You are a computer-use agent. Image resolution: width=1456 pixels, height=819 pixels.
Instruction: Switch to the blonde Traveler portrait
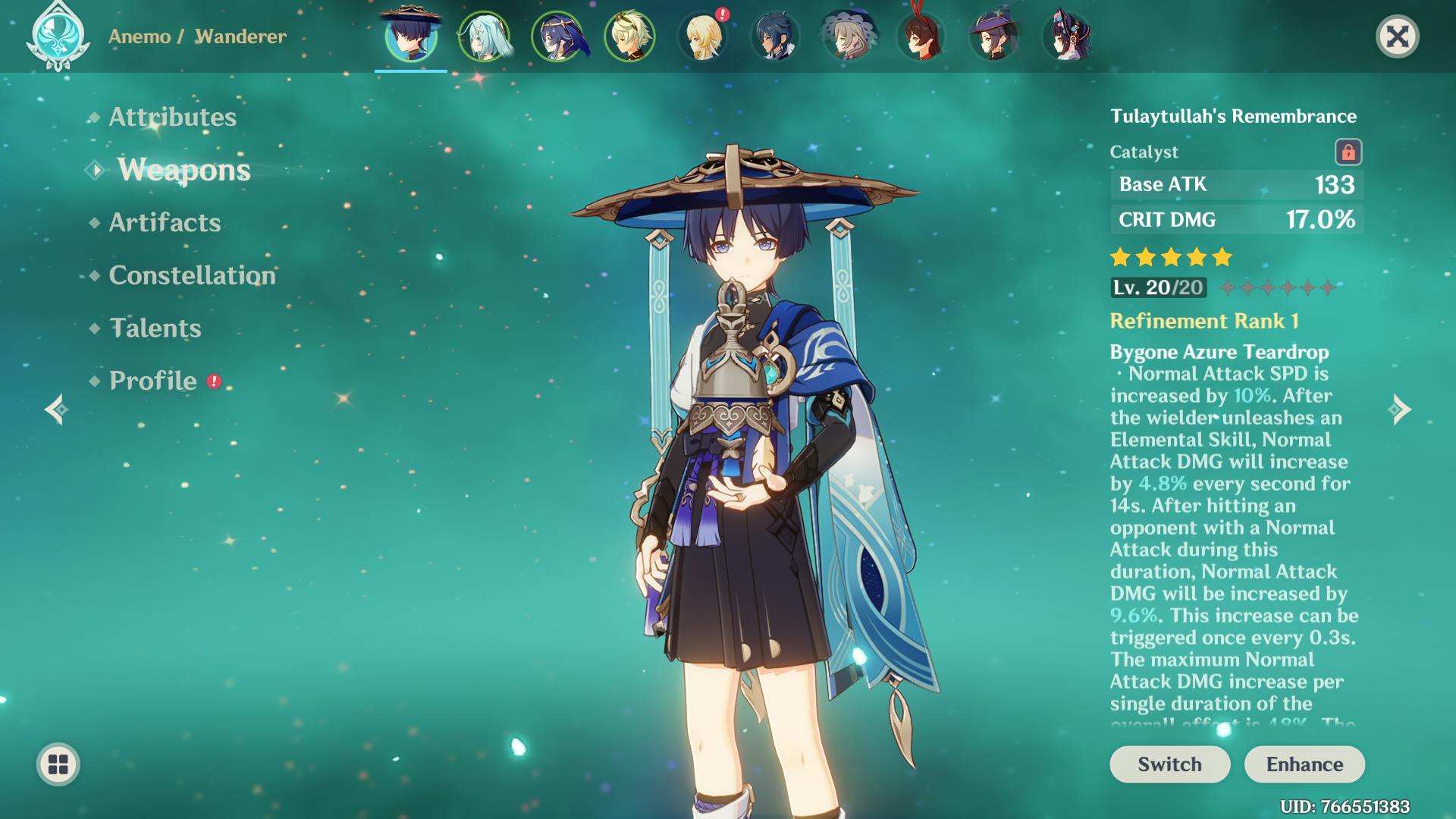(702, 36)
